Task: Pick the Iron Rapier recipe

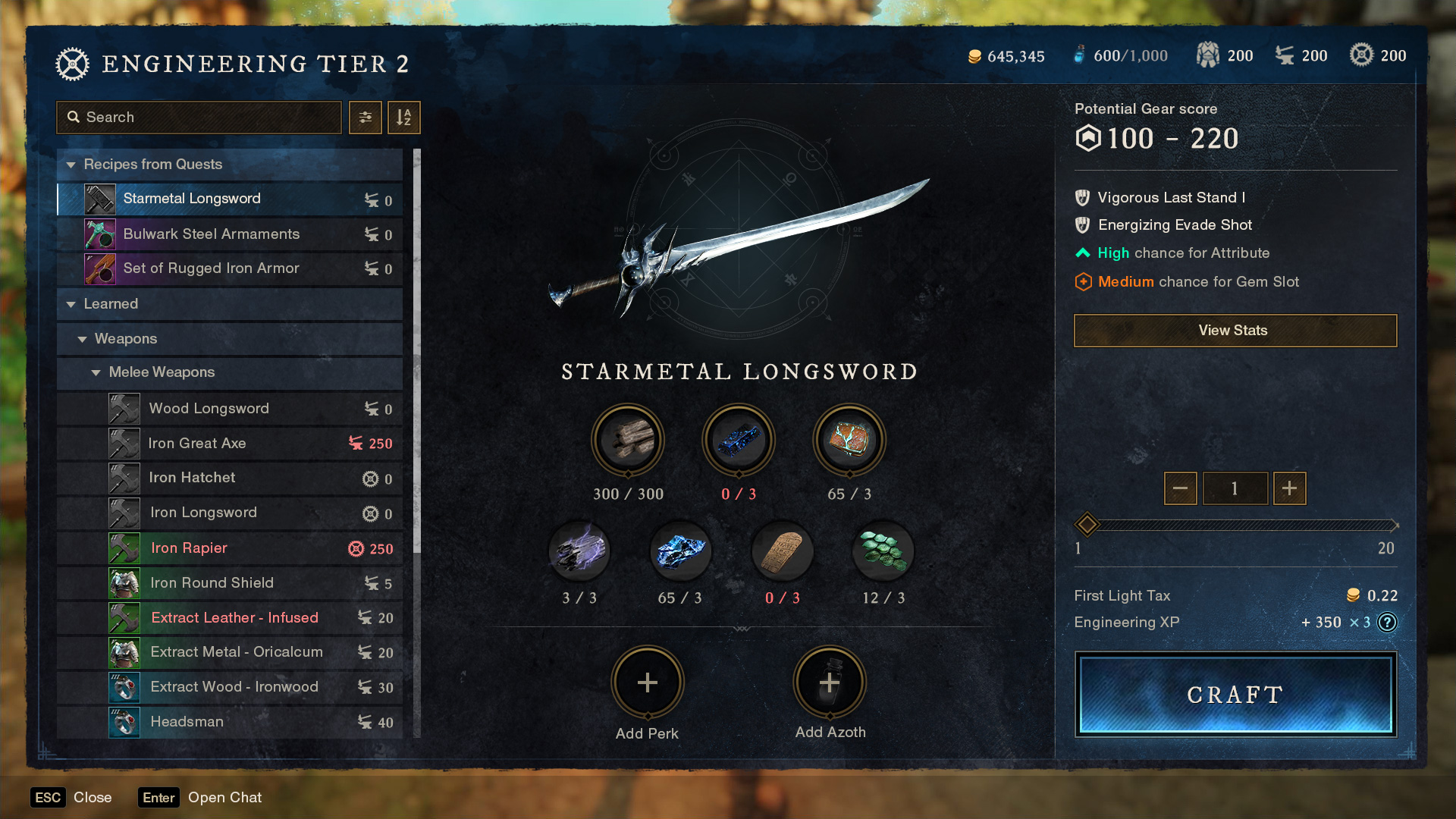Action: click(x=190, y=548)
